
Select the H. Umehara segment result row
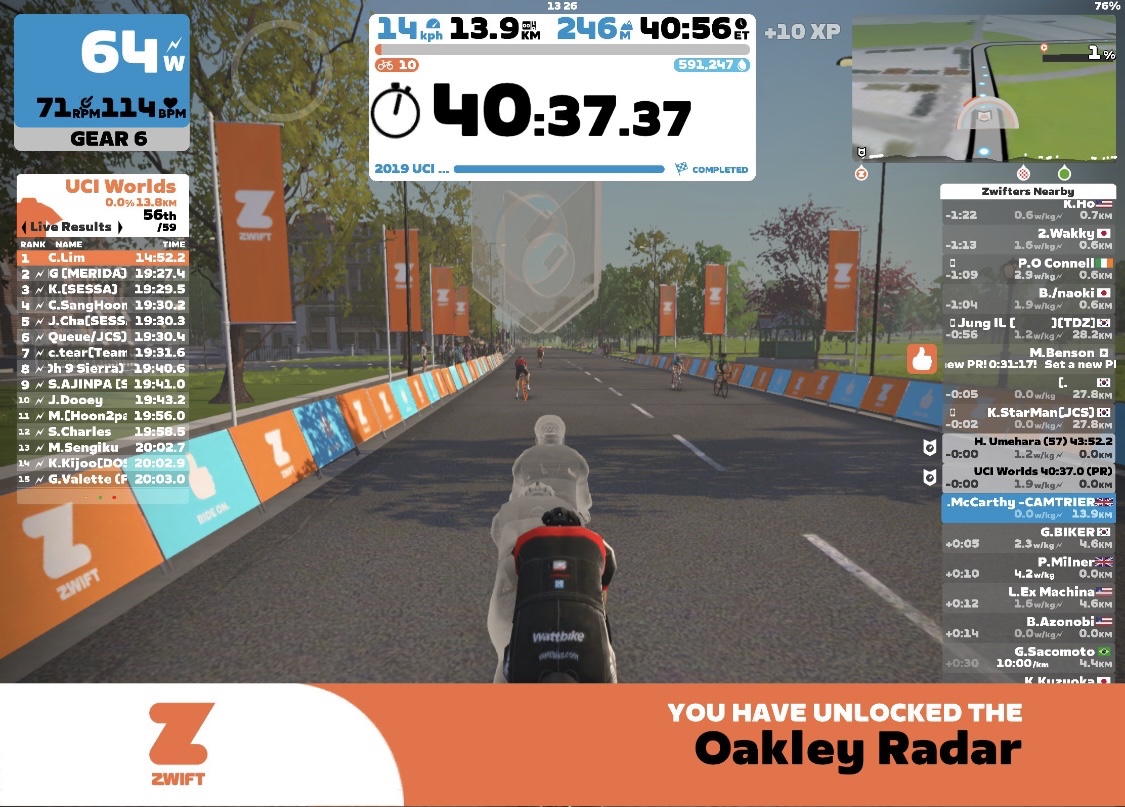coord(1028,447)
